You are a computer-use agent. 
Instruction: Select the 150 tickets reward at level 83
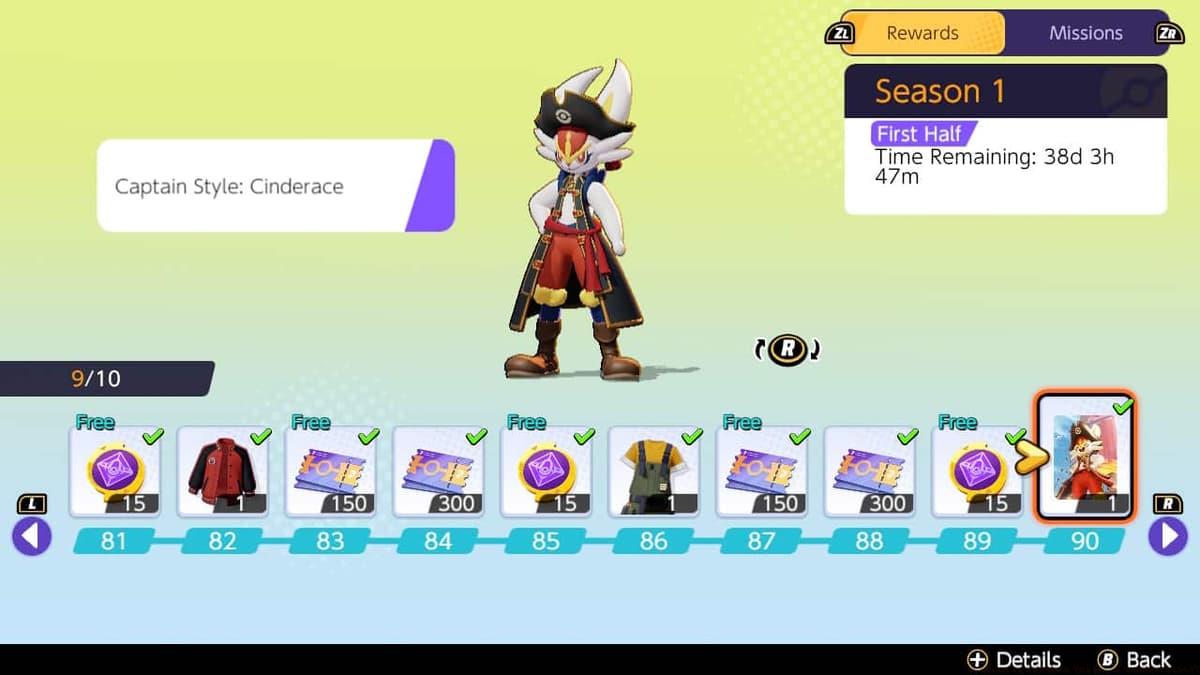pyautogui.click(x=331, y=472)
